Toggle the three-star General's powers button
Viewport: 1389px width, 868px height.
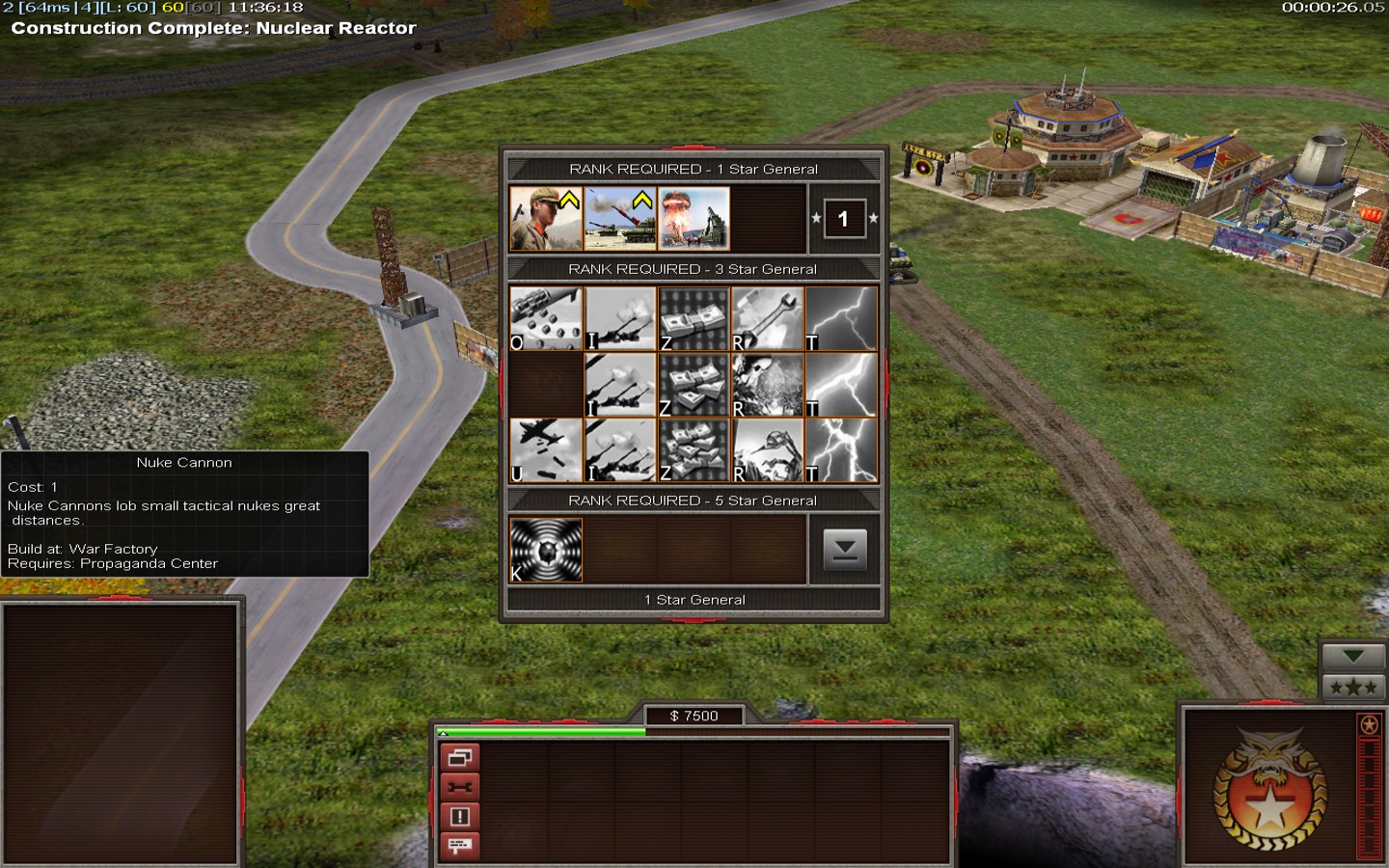point(1353,688)
